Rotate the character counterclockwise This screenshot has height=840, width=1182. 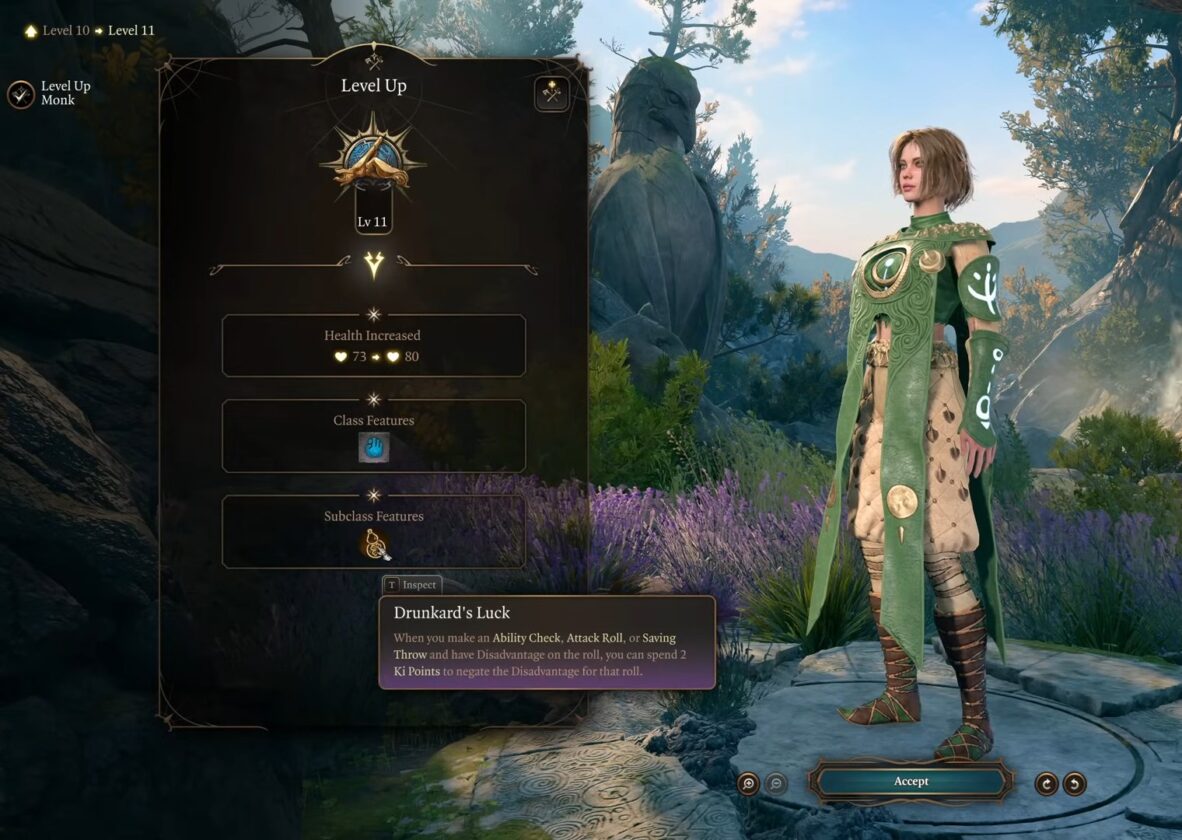[1074, 783]
